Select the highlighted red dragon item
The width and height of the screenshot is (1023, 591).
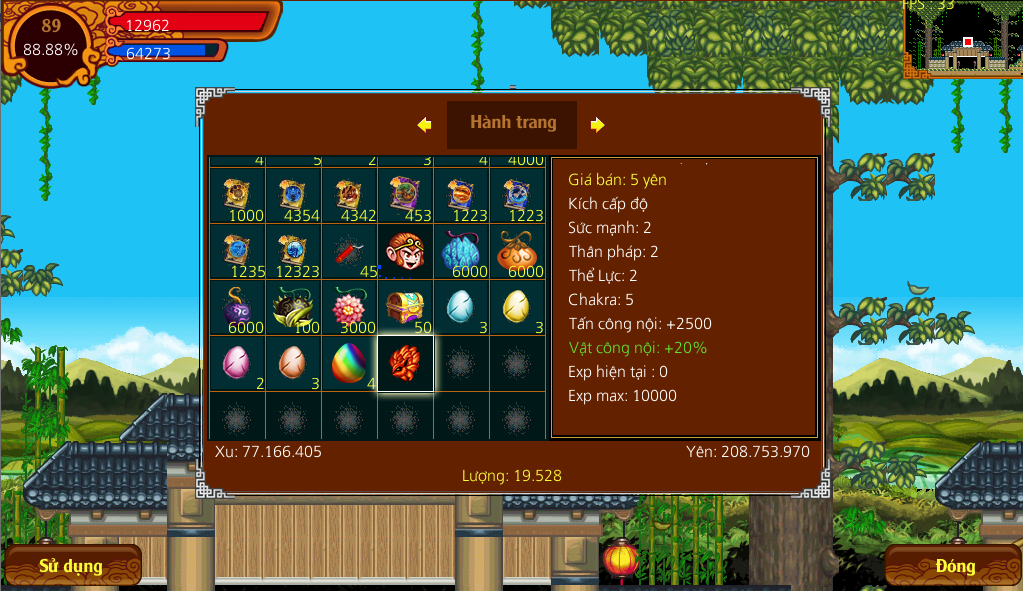pos(405,362)
